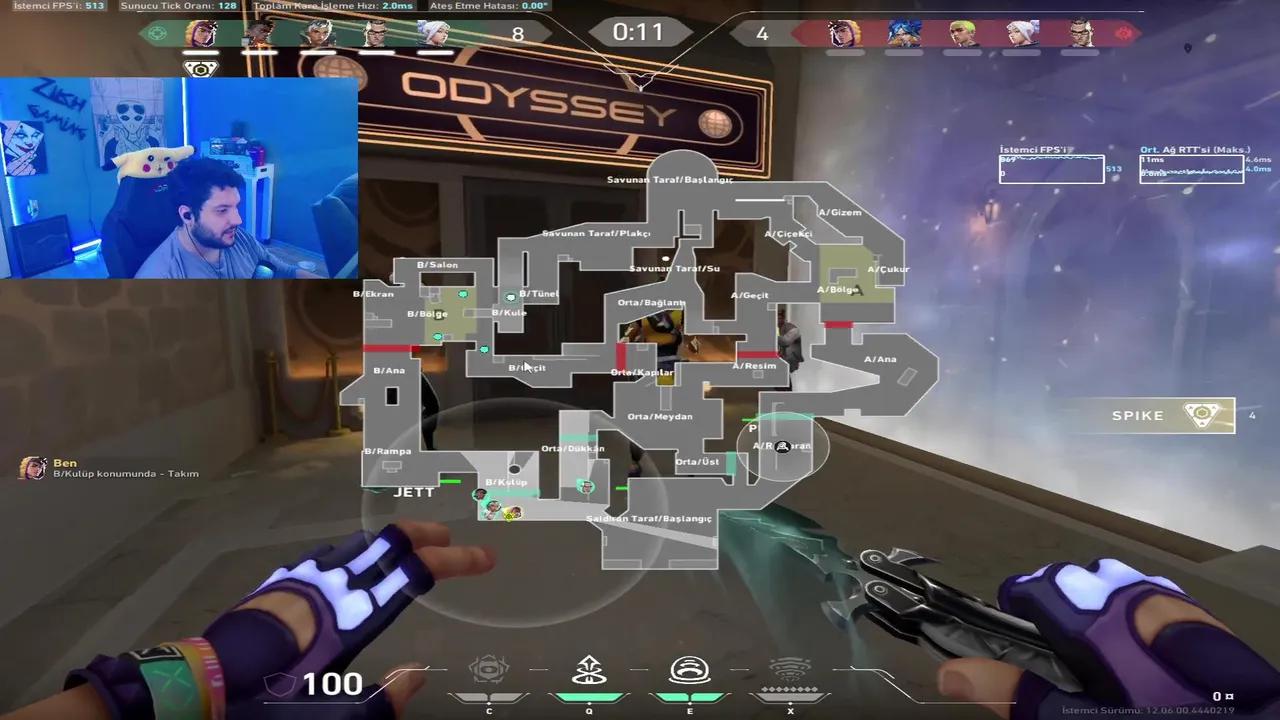1280x720 pixels.
Task: Open the round timer showing 0:11
Action: 640,32
